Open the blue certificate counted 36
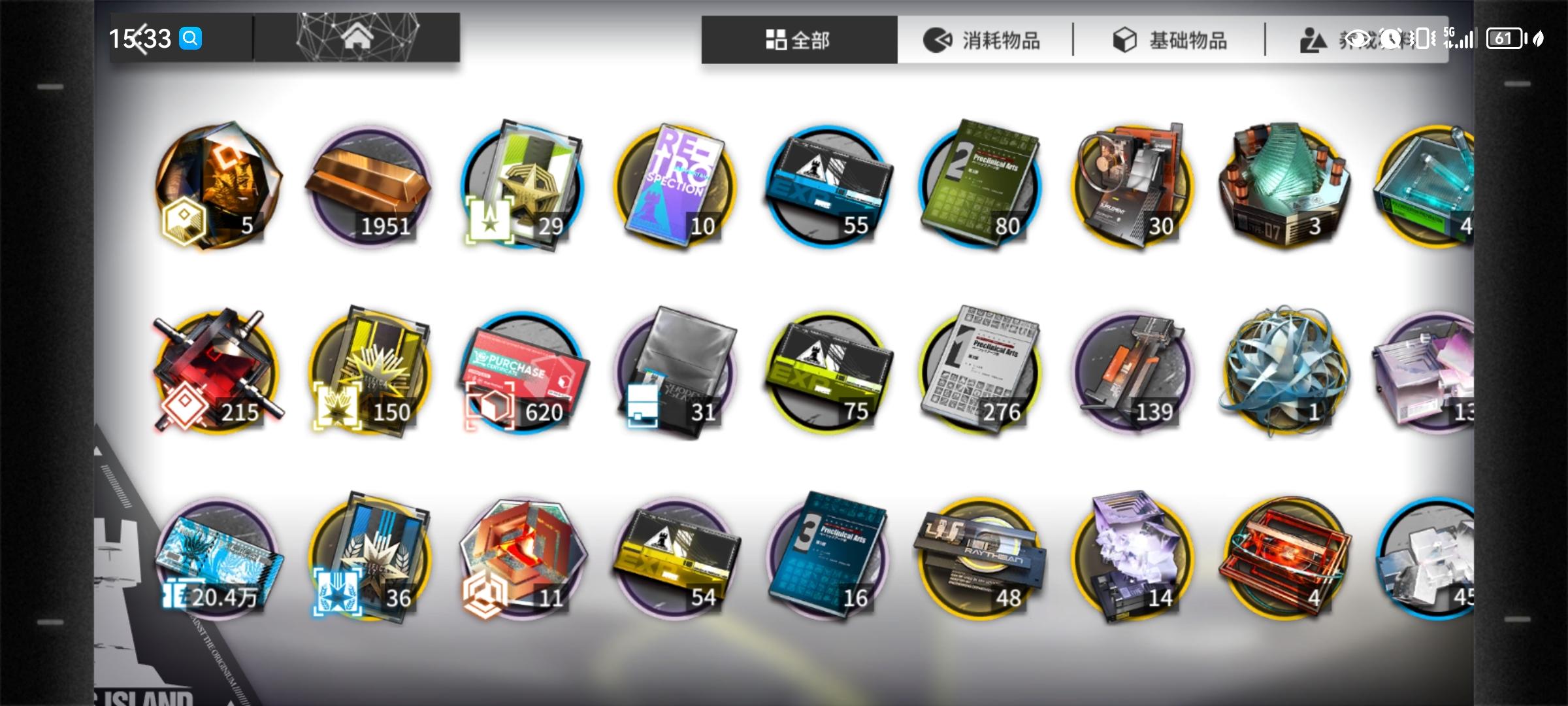 [x=369, y=559]
